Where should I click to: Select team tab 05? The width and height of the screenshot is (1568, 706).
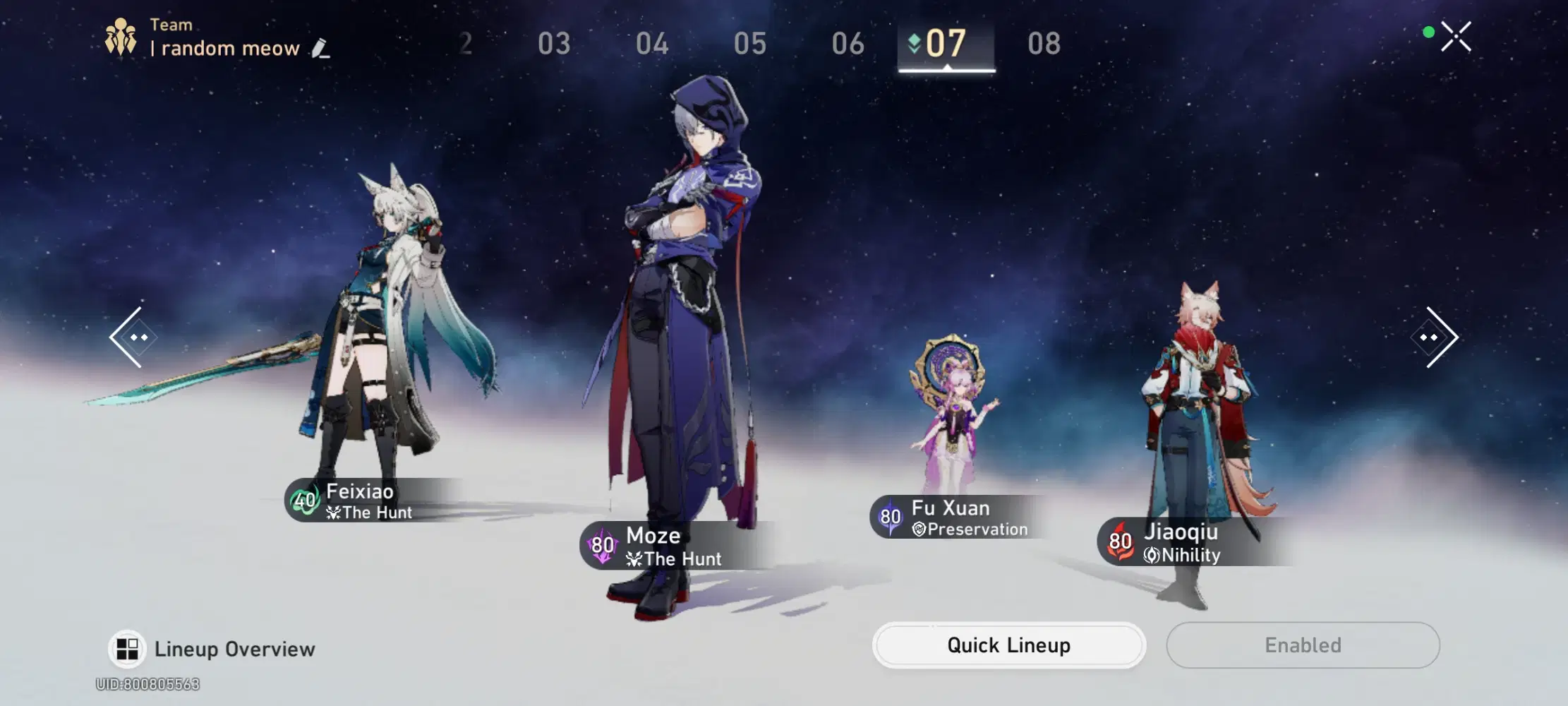pyautogui.click(x=750, y=43)
